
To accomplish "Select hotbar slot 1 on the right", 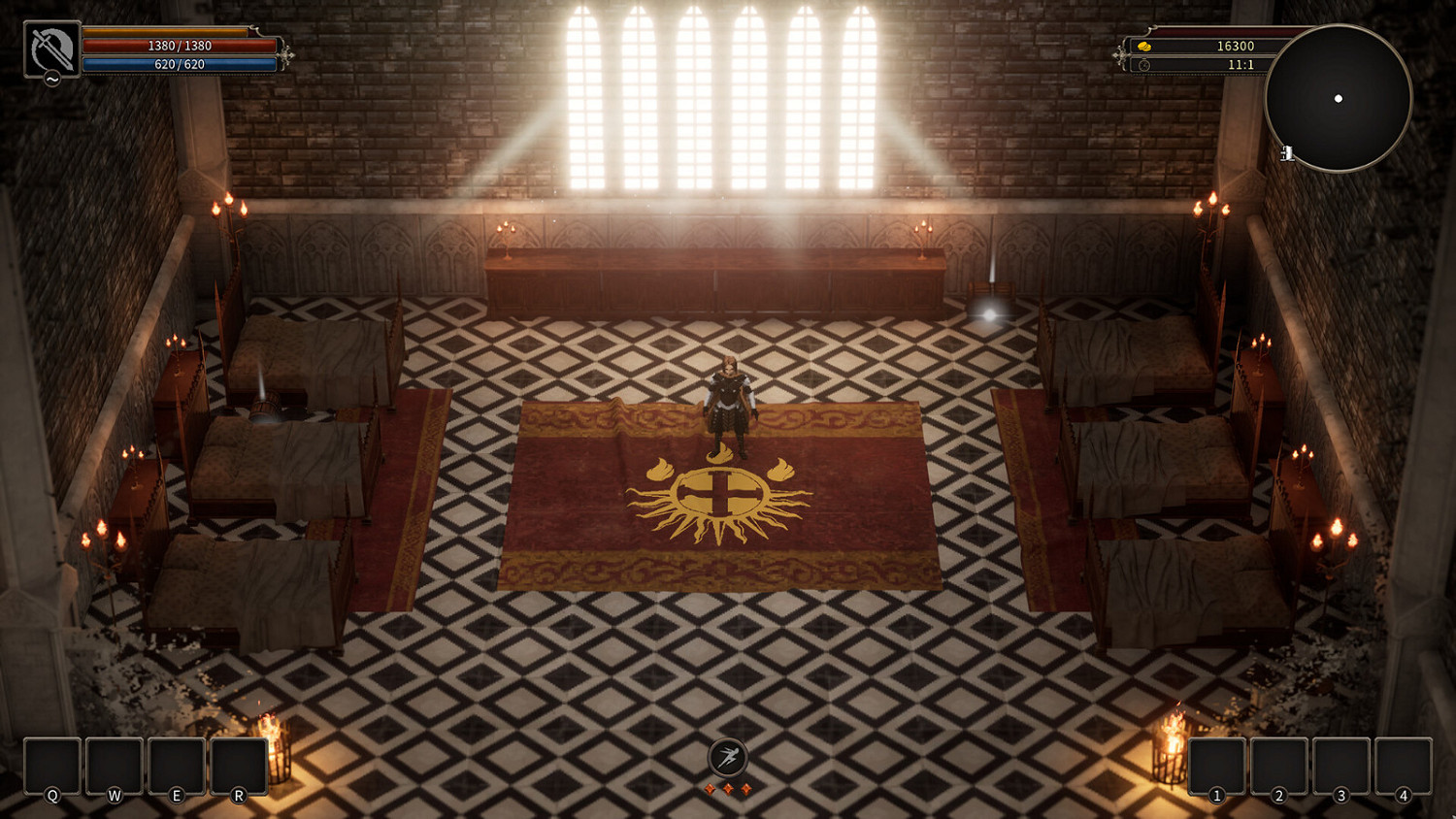I will coord(1217,767).
